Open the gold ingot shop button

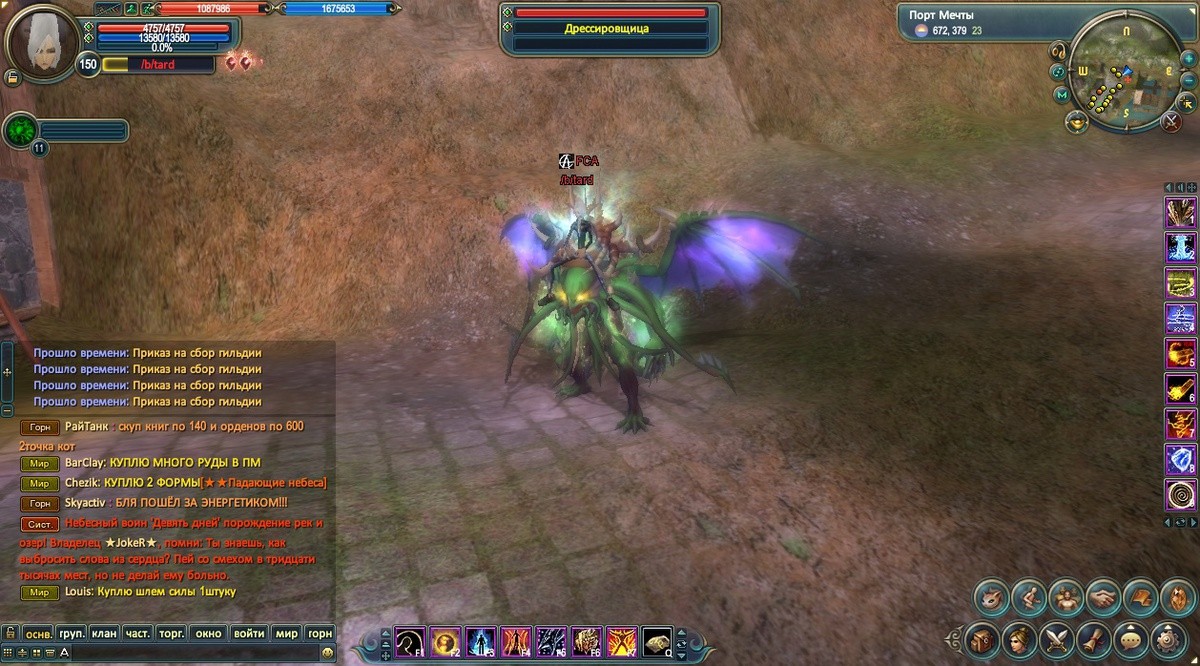tap(1077, 122)
